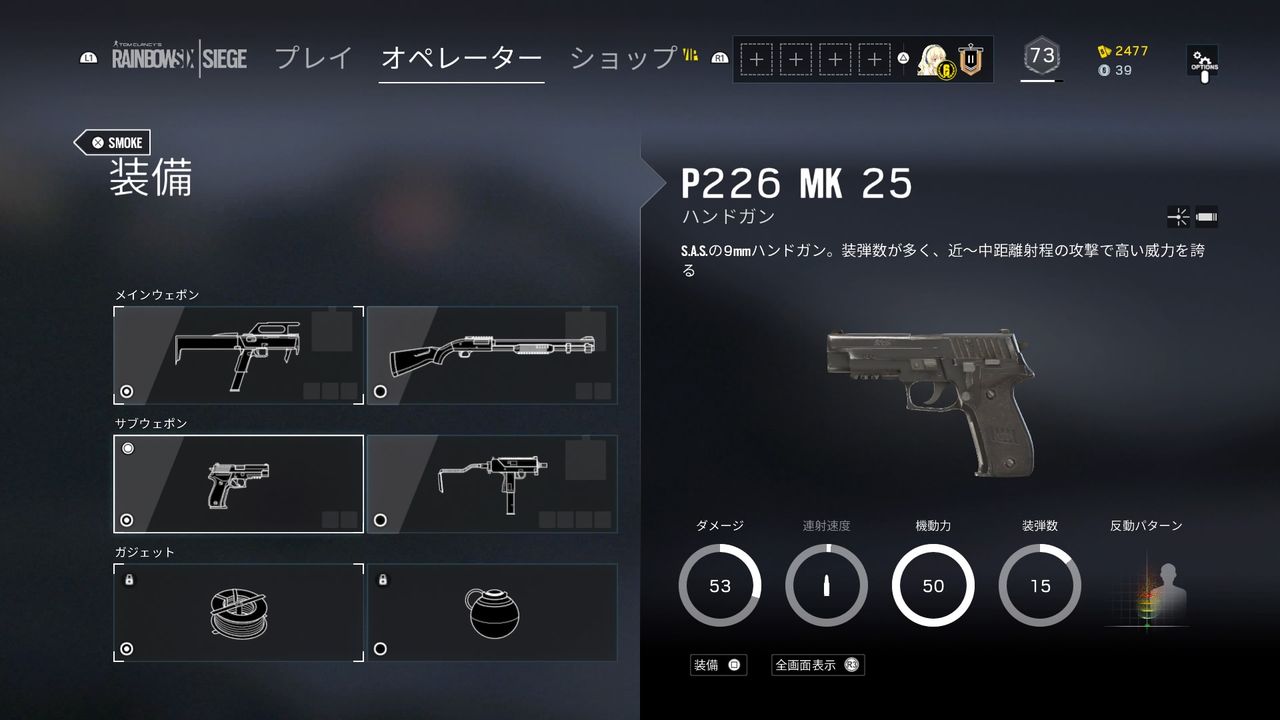This screenshot has width=1280, height=720.
Task: Click the rank banner icon
Action: 969,60
